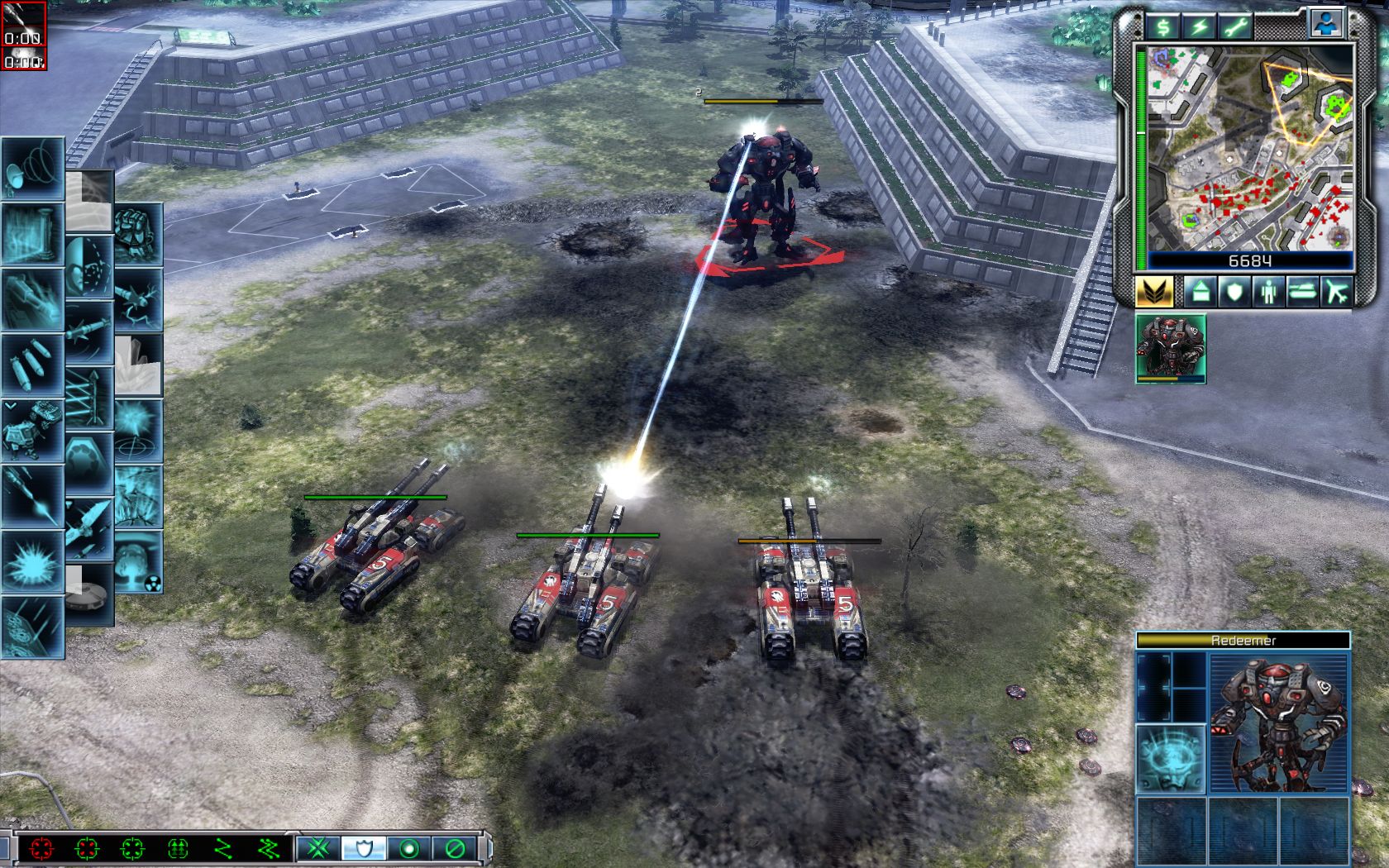Activate the three-bomb airstrike support power
Image resolution: width=1389 pixels, height=868 pixels.
coord(31,364)
